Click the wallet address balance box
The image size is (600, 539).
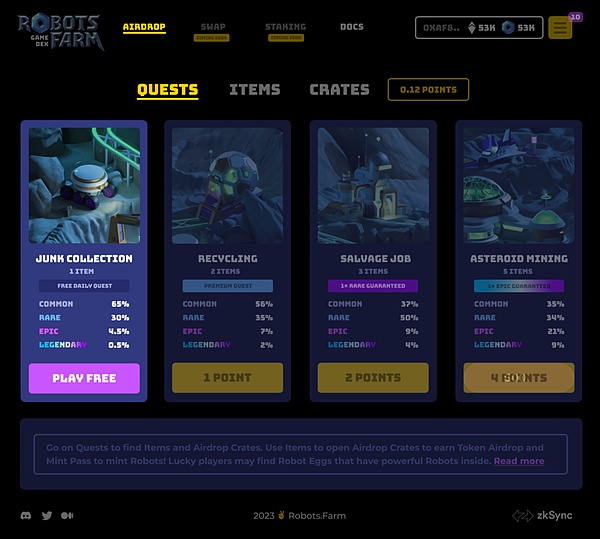pyautogui.click(x=479, y=27)
